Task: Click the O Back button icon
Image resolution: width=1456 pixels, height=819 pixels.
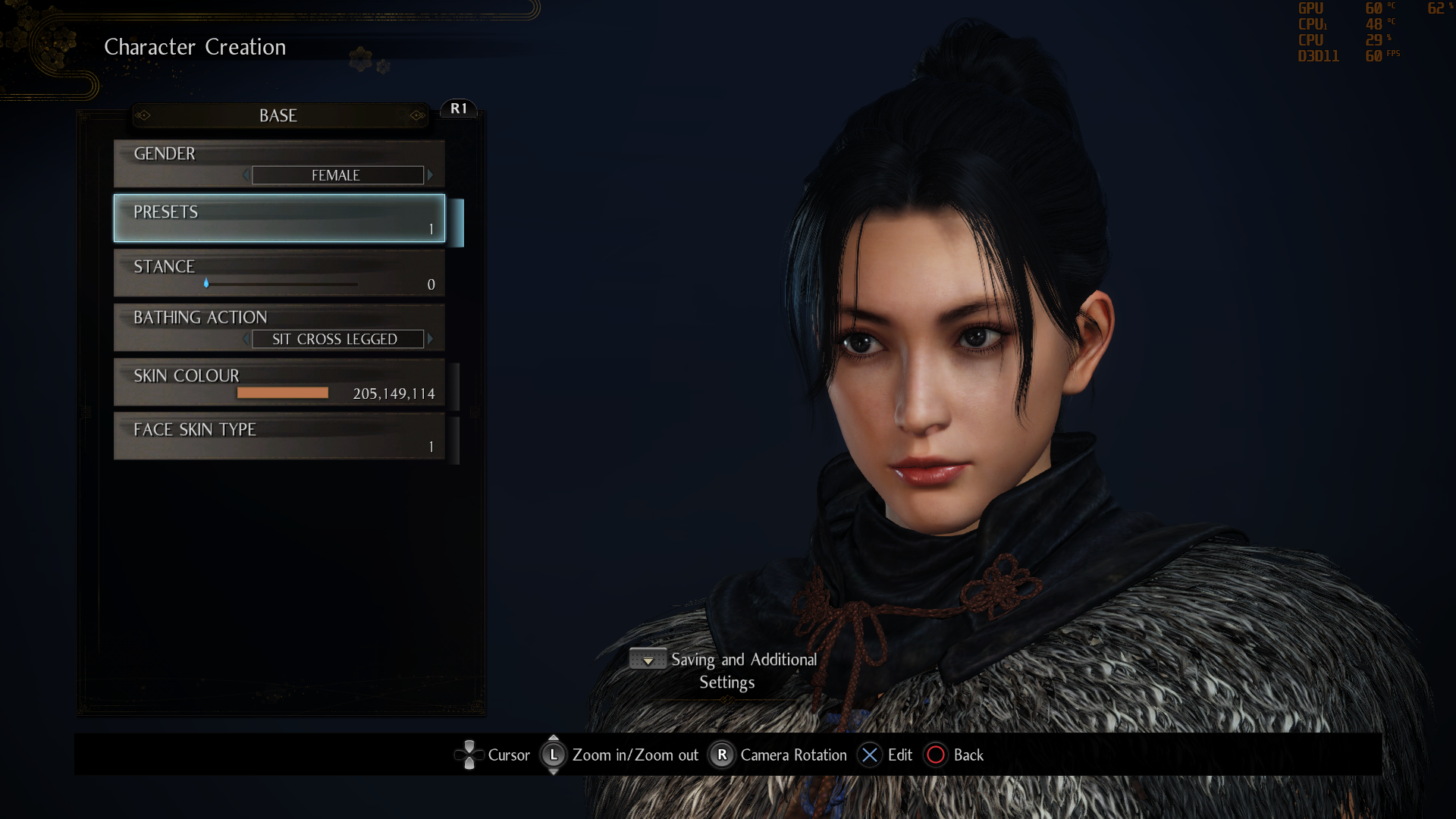Action: click(x=936, y=755)
